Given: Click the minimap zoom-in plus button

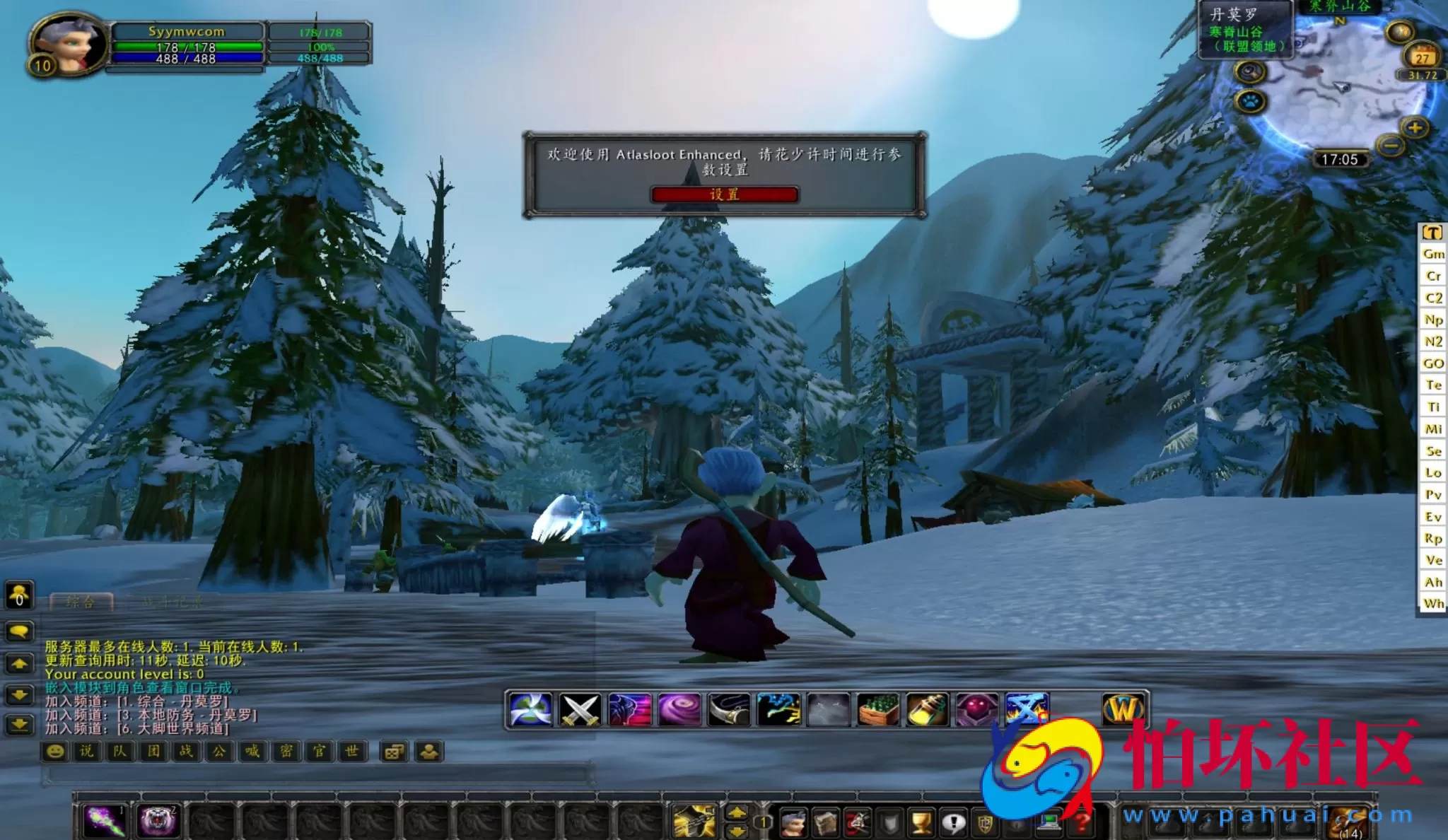Looking at the screenshot, I should coord(1414,129).
